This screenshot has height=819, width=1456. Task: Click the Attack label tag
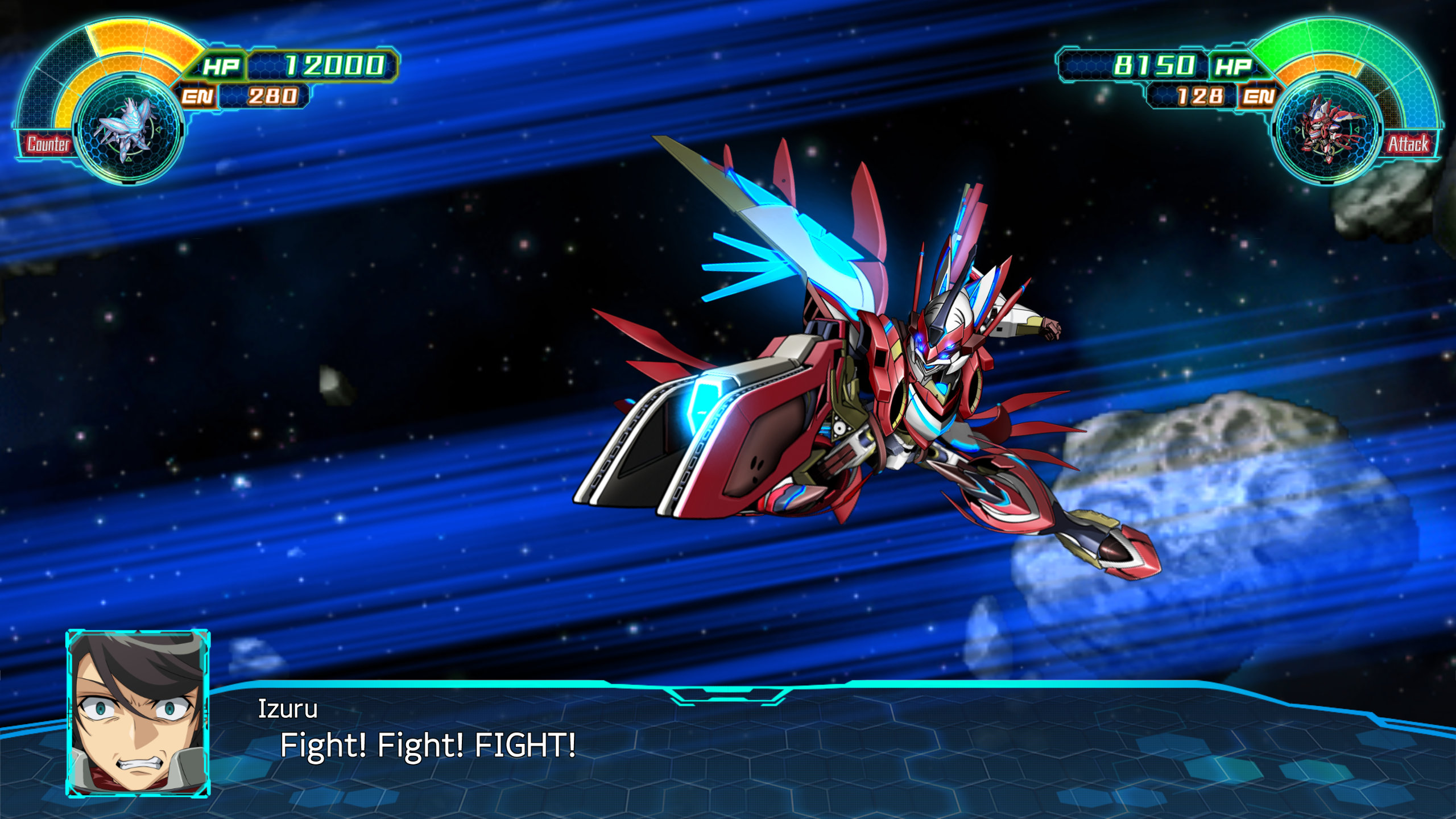point(1408,144)
